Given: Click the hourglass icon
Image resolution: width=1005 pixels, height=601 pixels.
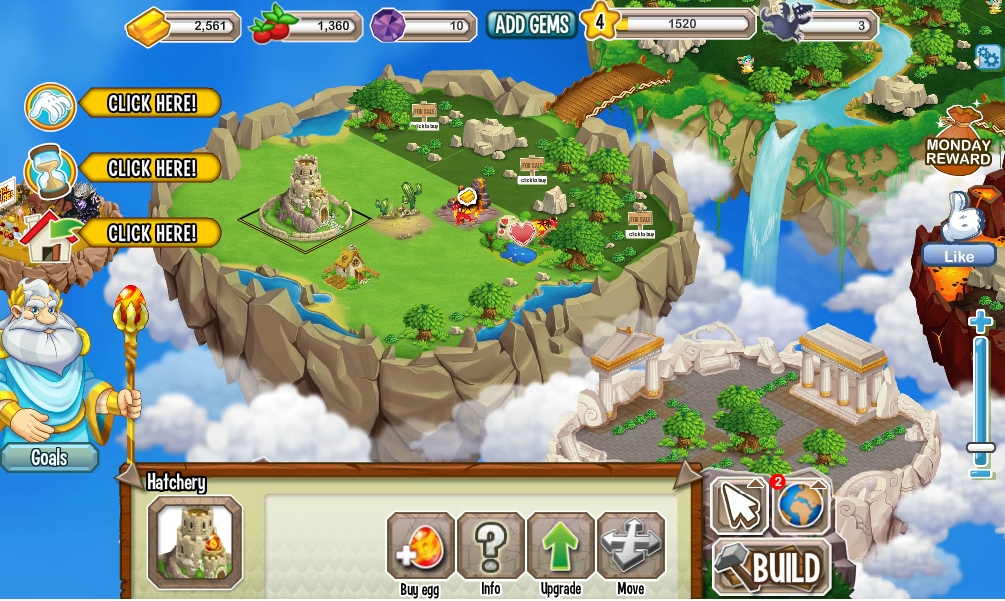Looking at the screenshot, I should click(51, 171).
